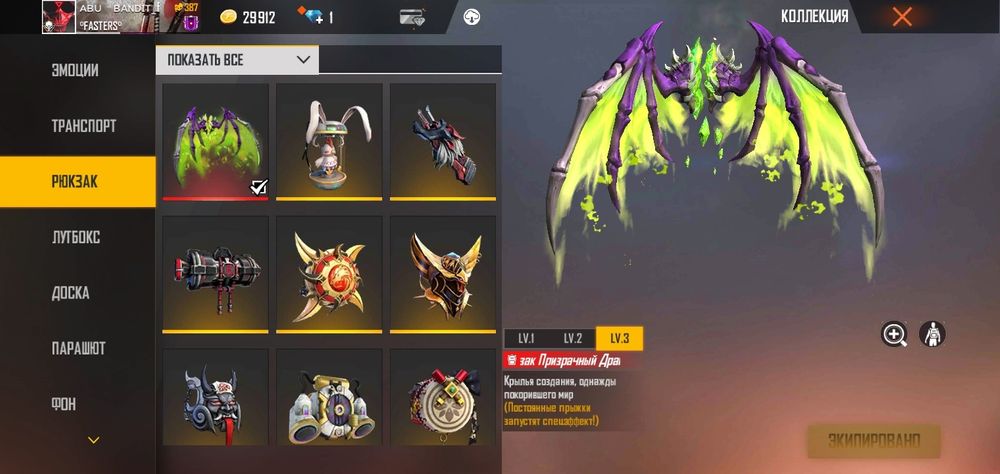Select the gold horned helmet backpack
The height and width of the screenshot is (474, 1000).
click(442, 273)
